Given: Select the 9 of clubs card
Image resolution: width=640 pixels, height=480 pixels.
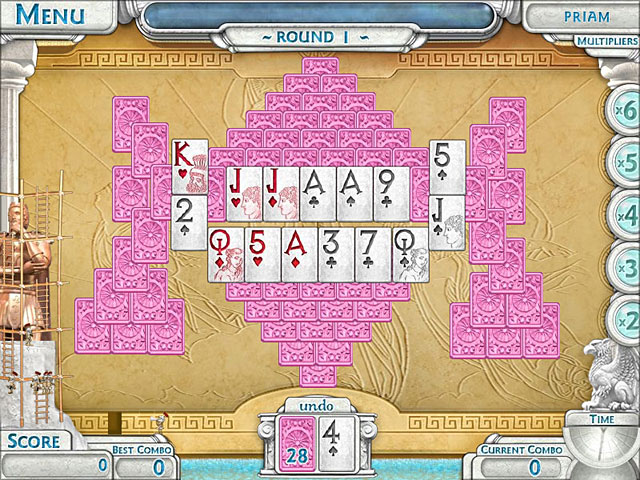Looking at the screenshot, I should (391, 192).
